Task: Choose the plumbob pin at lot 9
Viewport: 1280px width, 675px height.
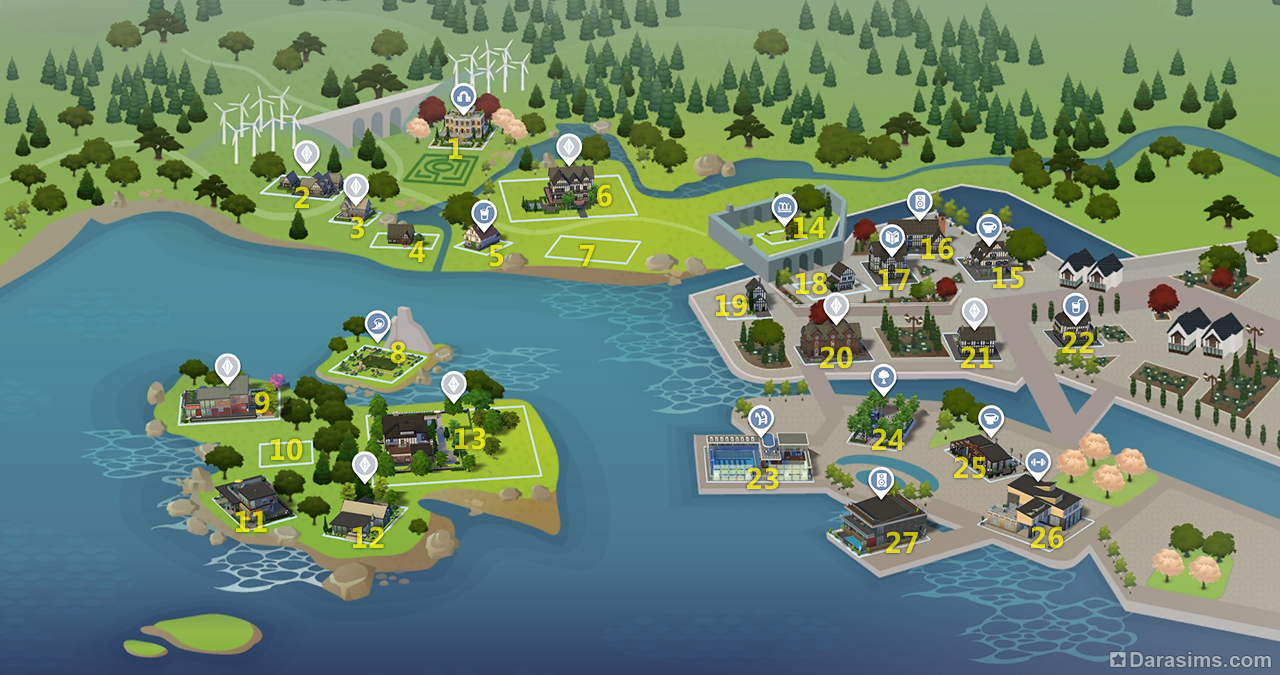Action: coord(228,367)
